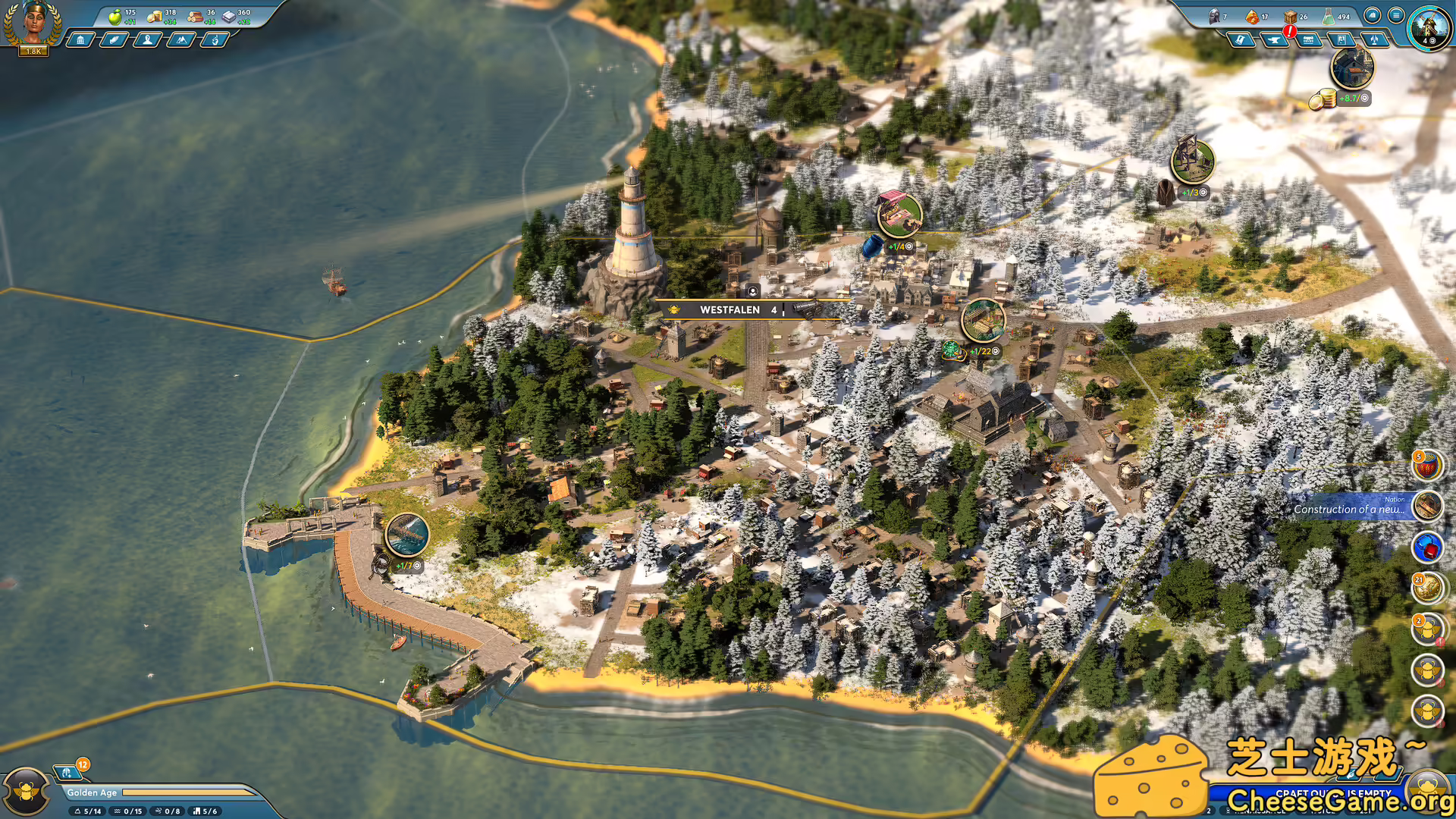Open the columned building toolbar button
This screenshot has width=1456, height=819.
tap(80, 39)
